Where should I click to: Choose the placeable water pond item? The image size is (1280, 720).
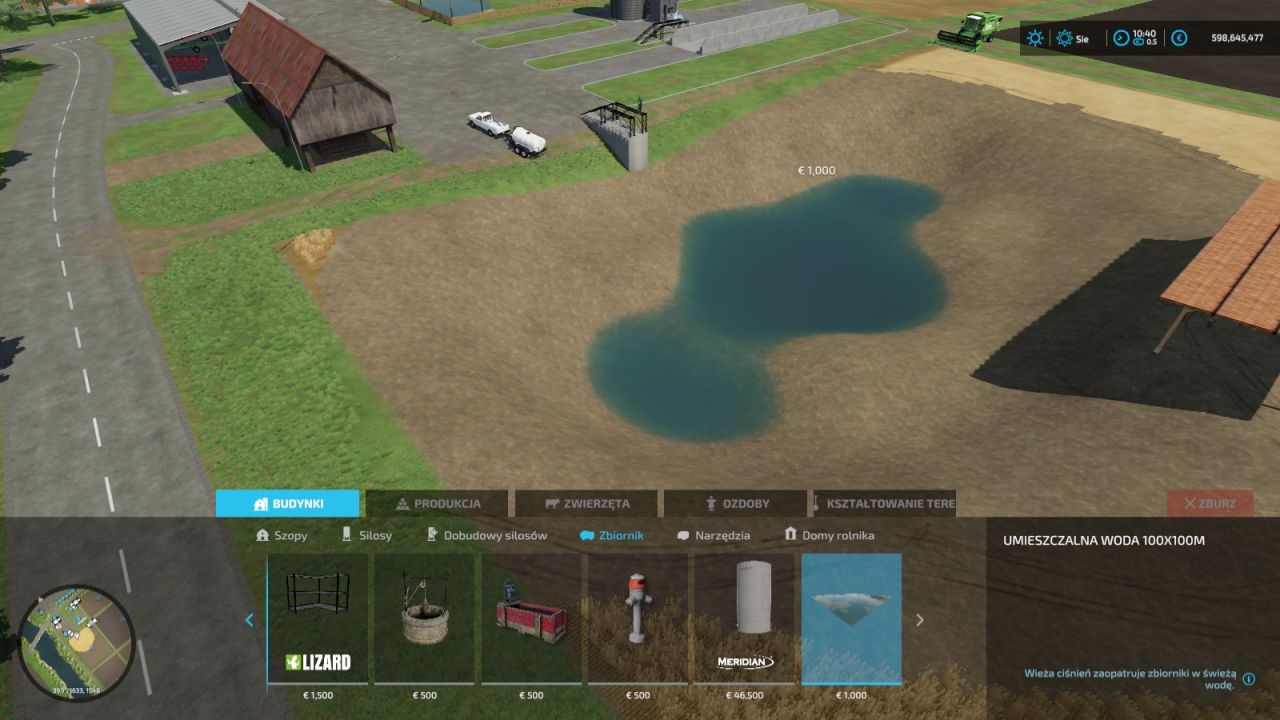(852, 618)
